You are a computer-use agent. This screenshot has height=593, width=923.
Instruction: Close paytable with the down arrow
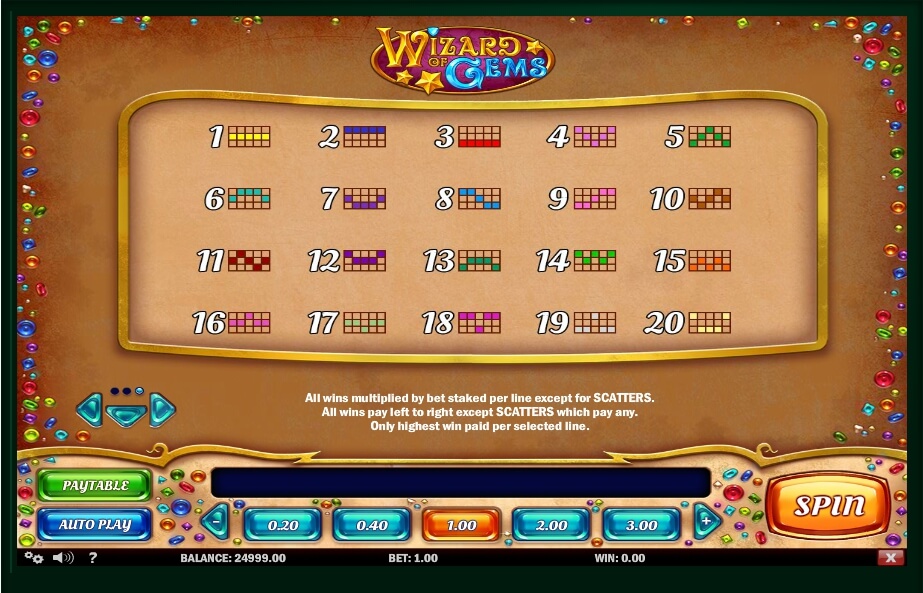pos(126,413)
